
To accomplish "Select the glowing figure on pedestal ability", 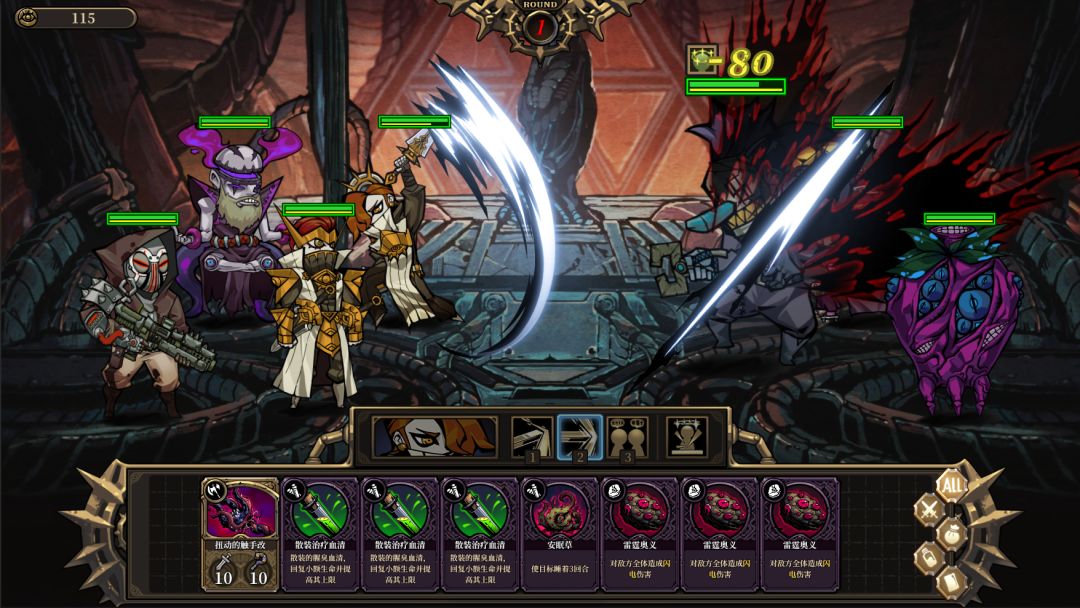I will pyautogui.click(x=687, y=437).
